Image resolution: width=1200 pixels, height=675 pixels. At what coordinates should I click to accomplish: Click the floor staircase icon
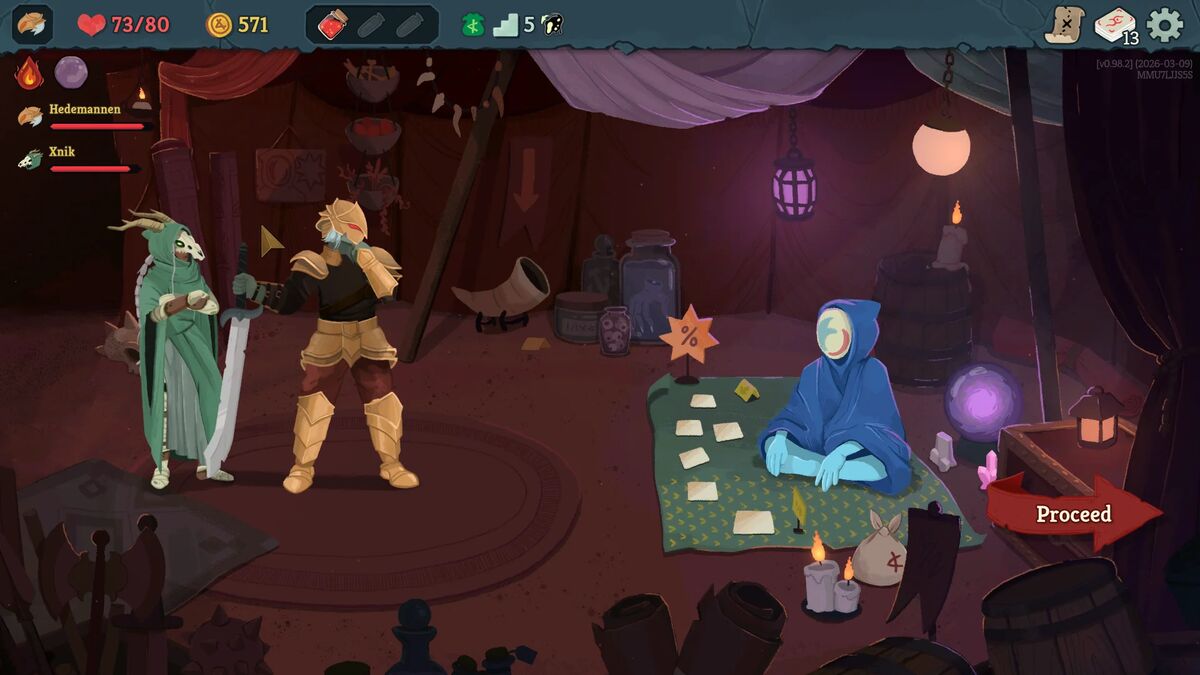pyautogui.click(x=506, y=25)
